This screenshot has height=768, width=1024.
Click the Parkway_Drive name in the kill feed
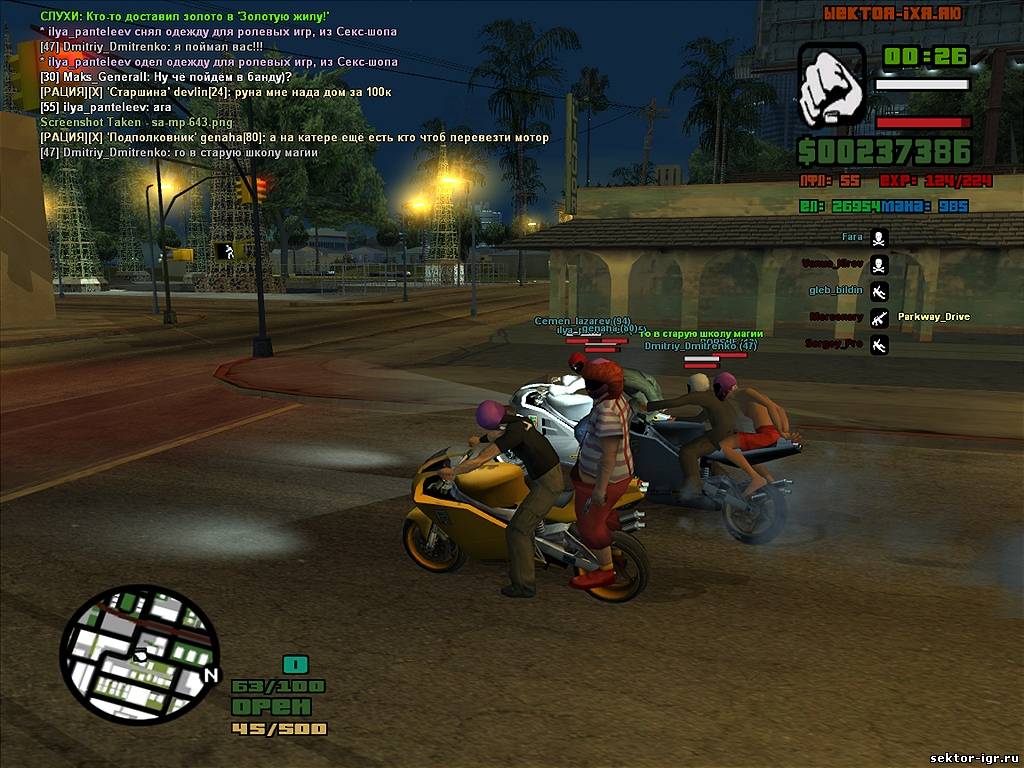[933, 317]
